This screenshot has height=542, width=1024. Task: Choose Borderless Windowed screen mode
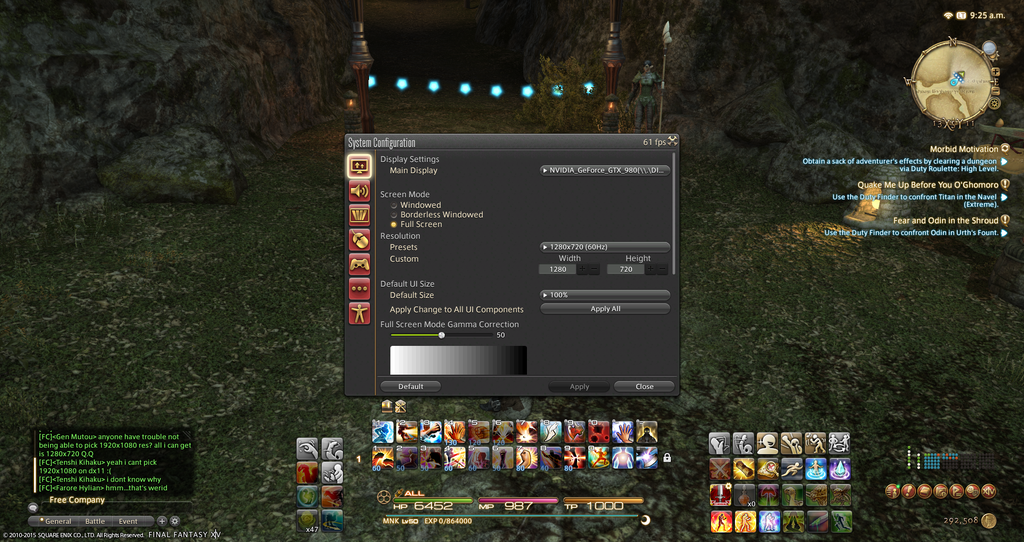(394, 215)
